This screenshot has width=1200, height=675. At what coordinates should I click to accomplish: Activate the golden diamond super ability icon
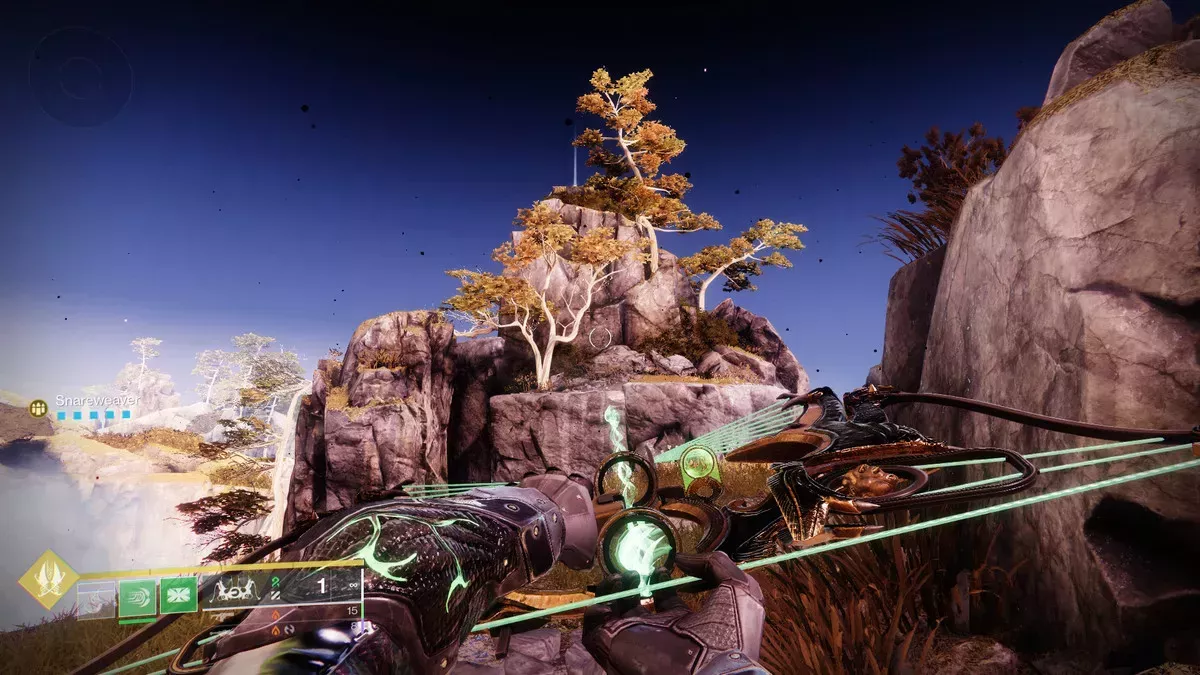[x=47, y=580]
